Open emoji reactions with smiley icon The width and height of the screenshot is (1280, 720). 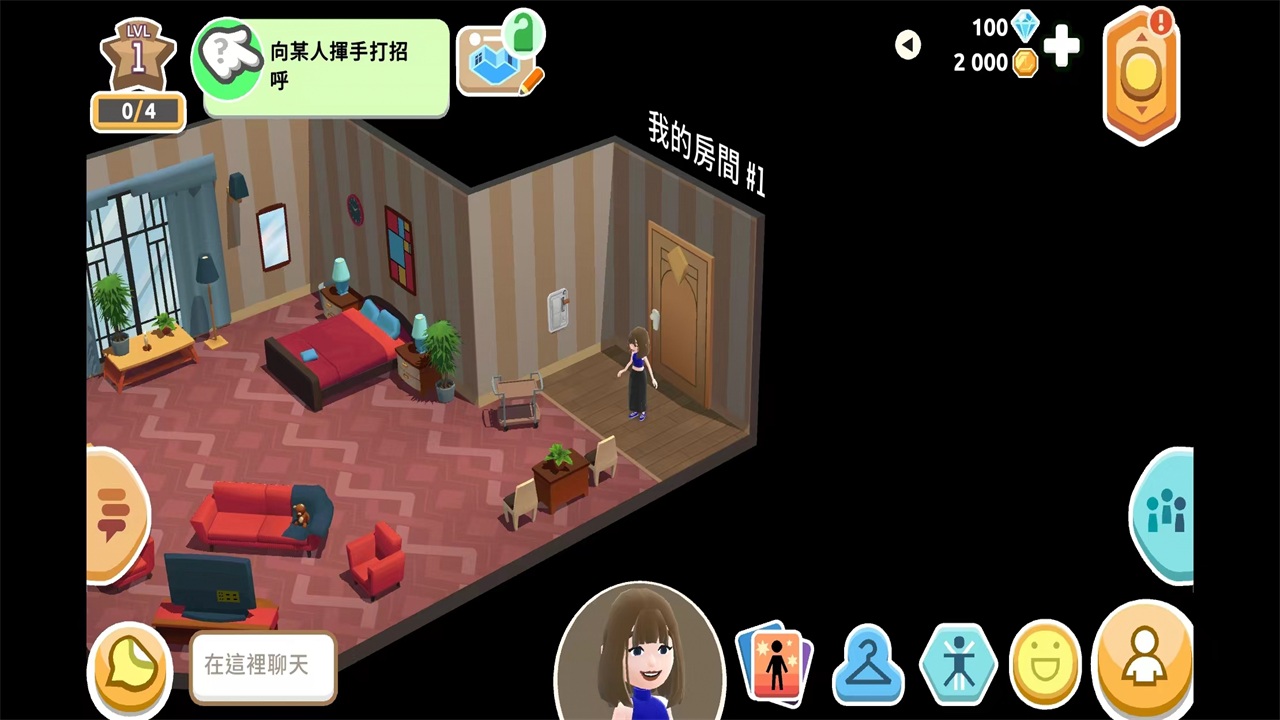click(x=1045, y=662)
